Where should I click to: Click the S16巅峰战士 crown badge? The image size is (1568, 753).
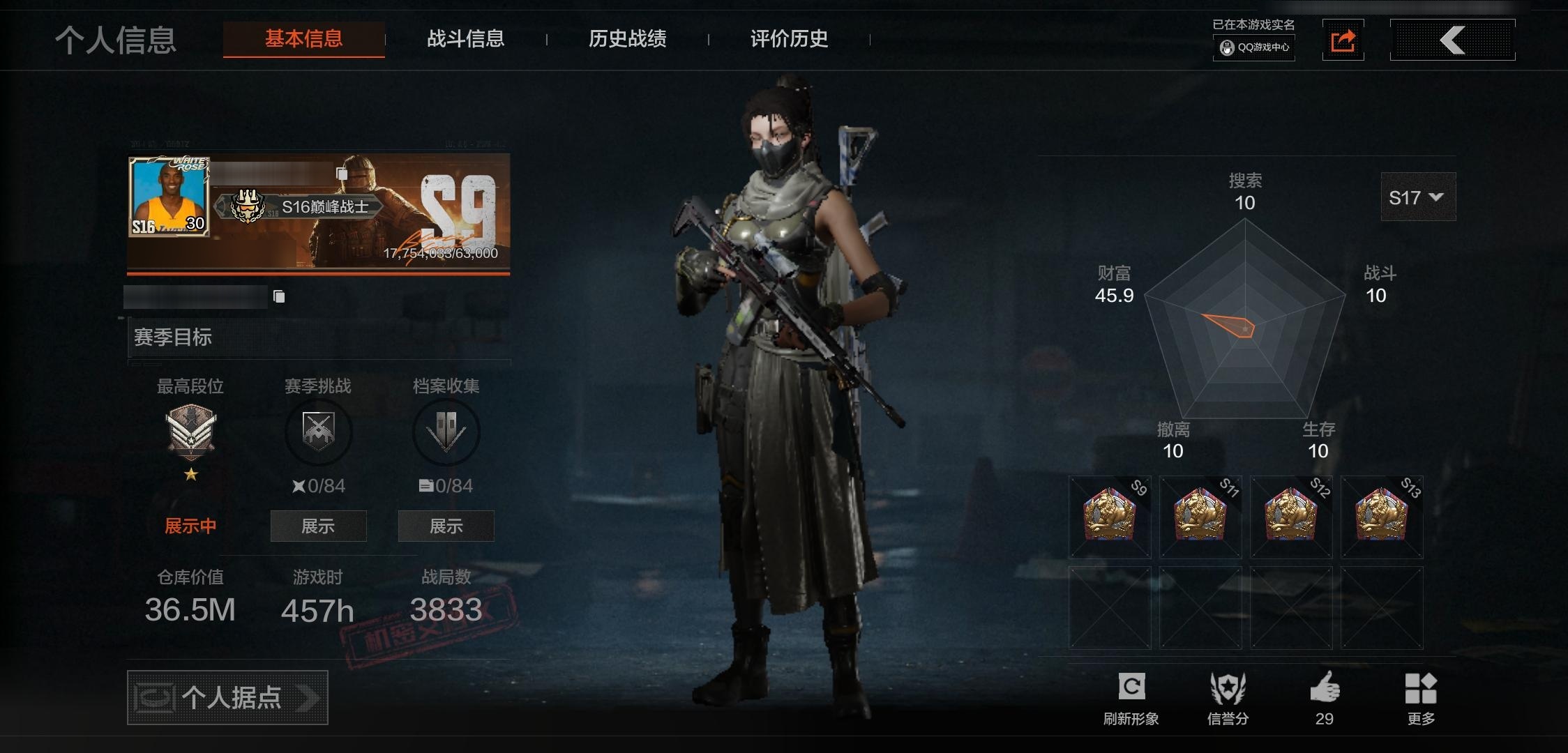246,207
